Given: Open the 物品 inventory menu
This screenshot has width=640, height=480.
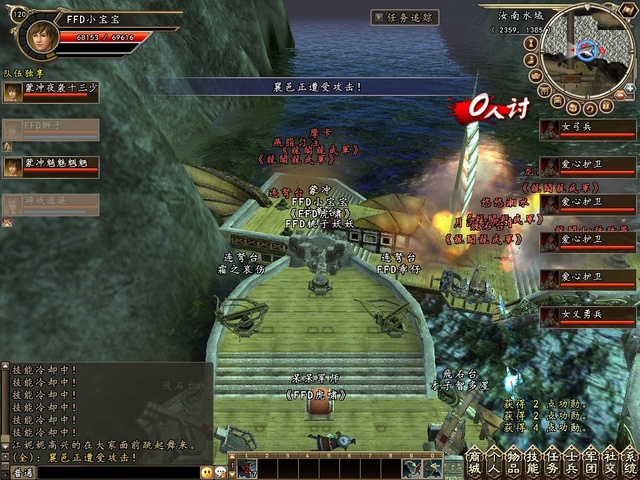Looking at the screenshot, I should click(x=514, y=464).
